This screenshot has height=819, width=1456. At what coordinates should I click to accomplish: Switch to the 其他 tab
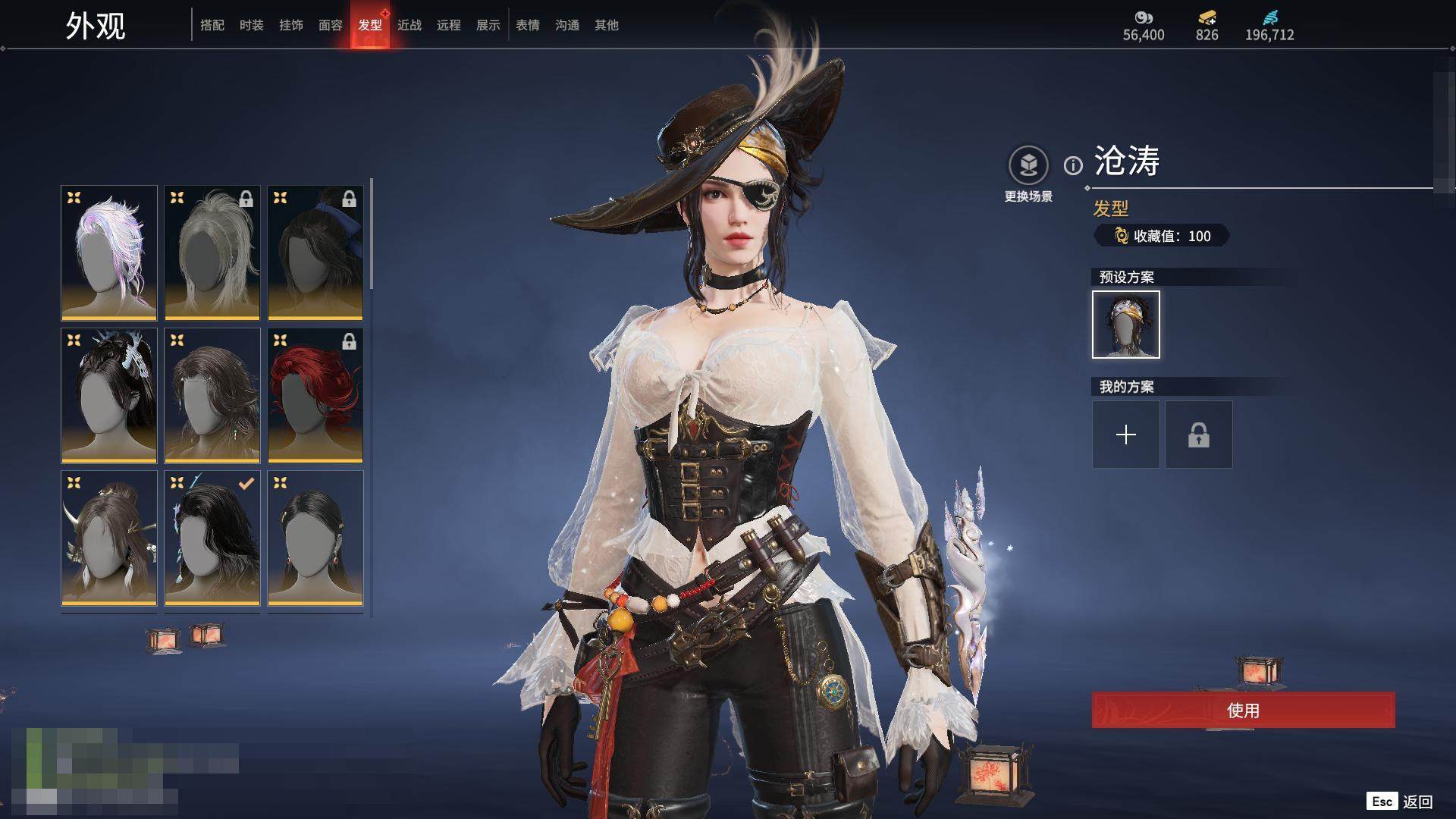tap(607, 25)
